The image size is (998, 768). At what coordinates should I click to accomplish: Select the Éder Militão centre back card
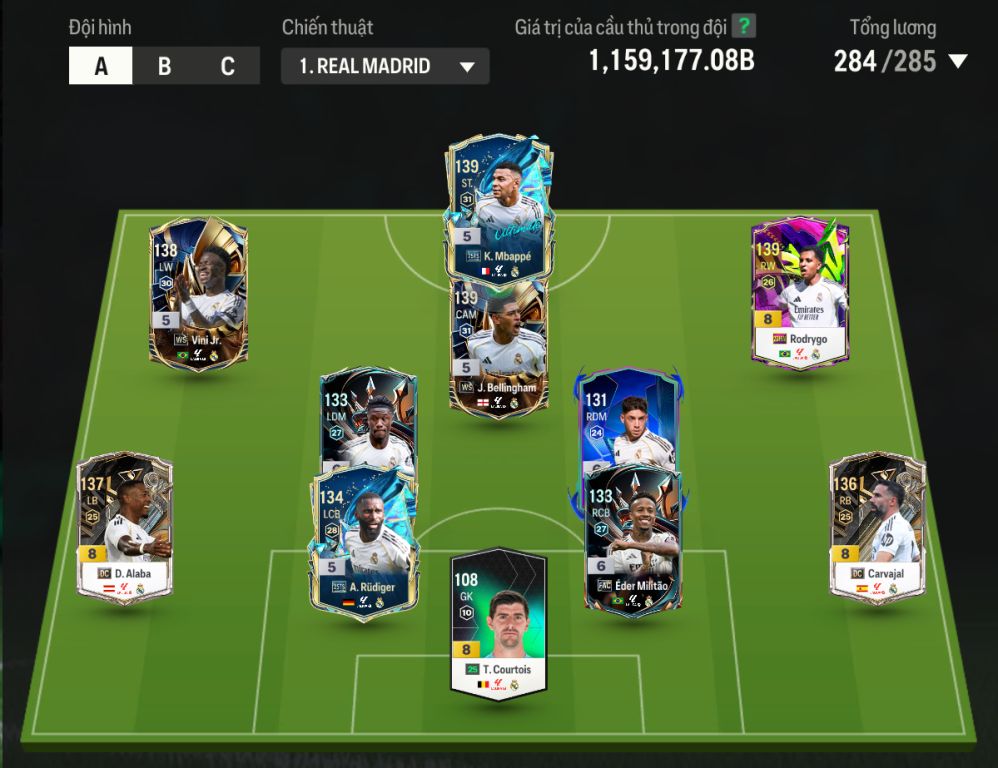pos(632,540)
